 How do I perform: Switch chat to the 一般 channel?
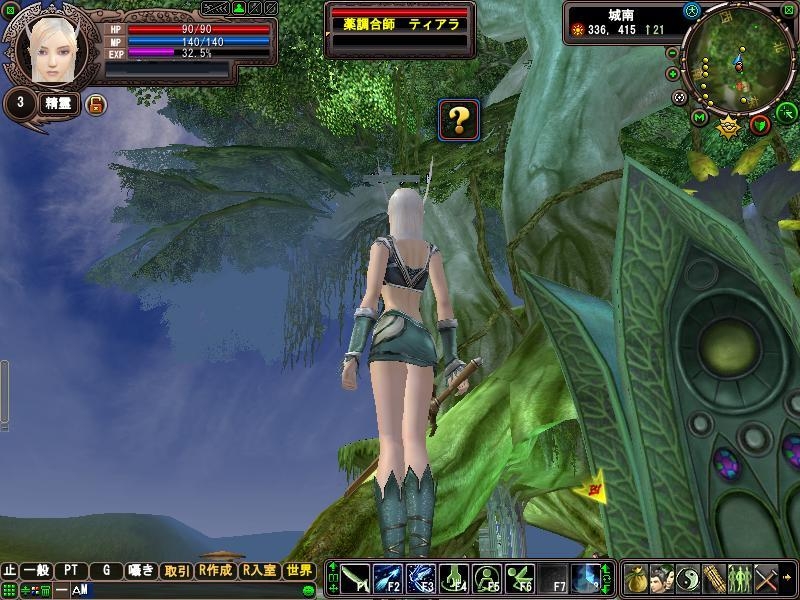[38, 570]
